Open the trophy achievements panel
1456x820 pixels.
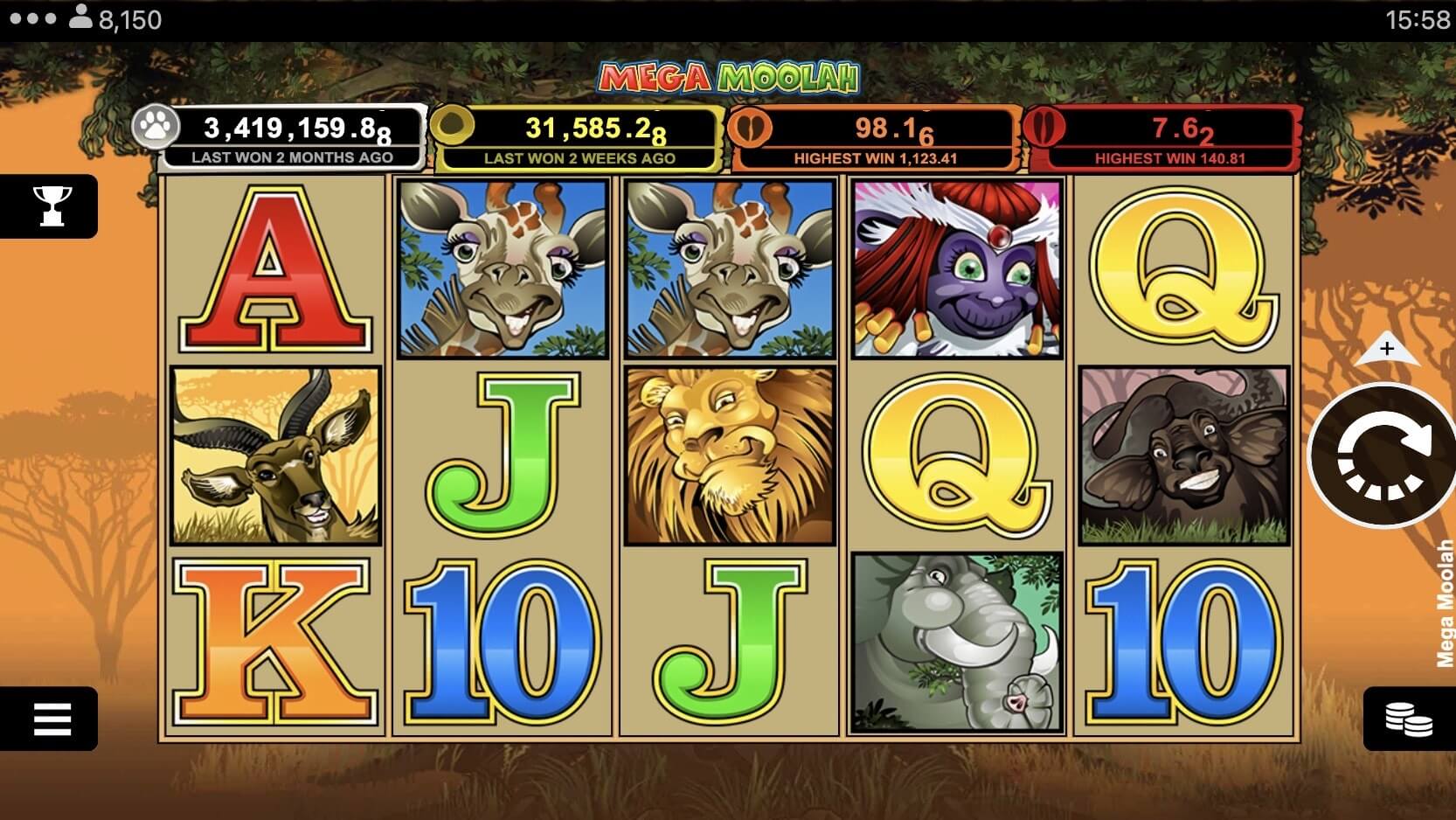point(51,206)
